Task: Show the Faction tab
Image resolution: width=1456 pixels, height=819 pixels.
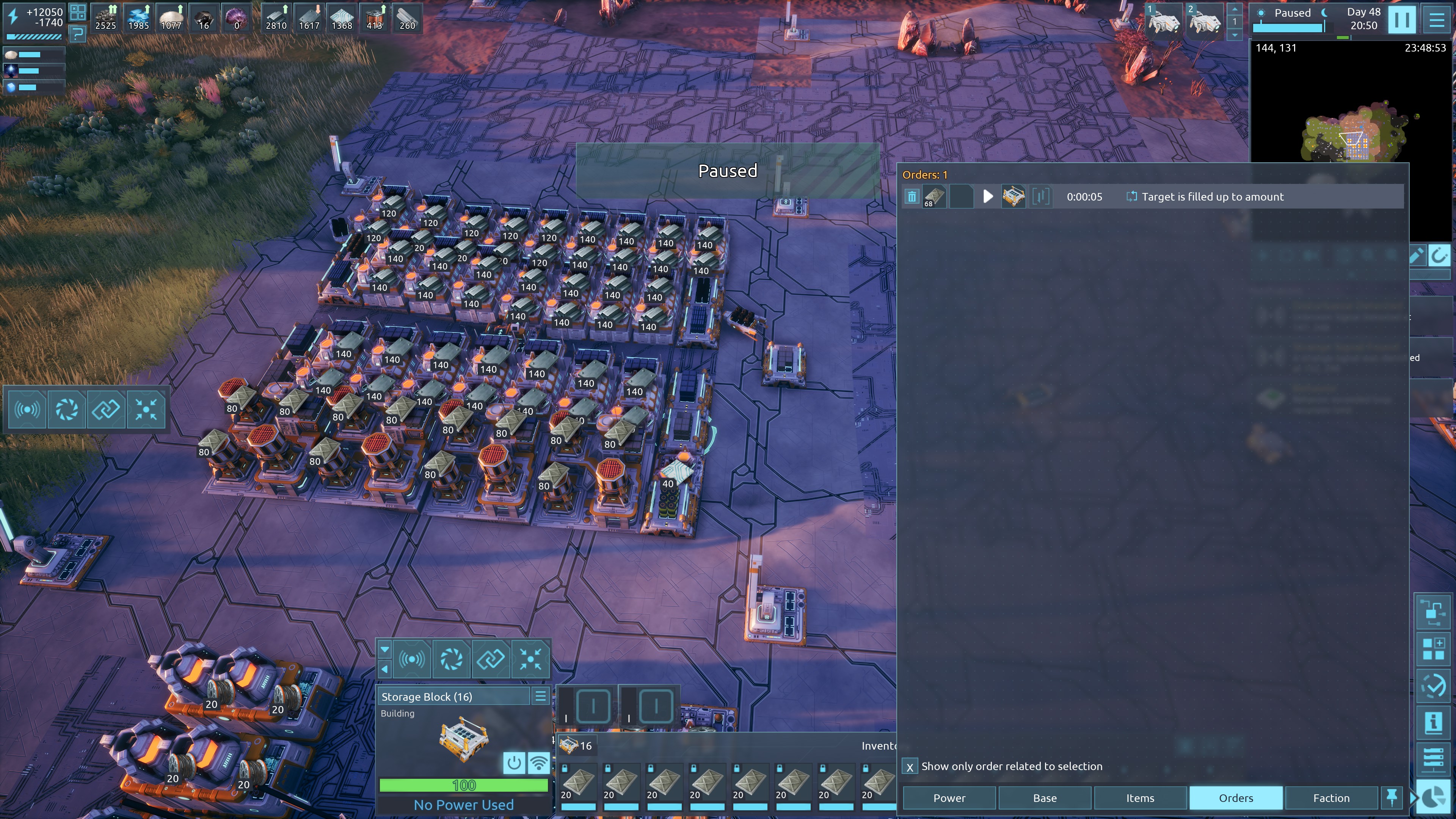Action: (1331, 797)
